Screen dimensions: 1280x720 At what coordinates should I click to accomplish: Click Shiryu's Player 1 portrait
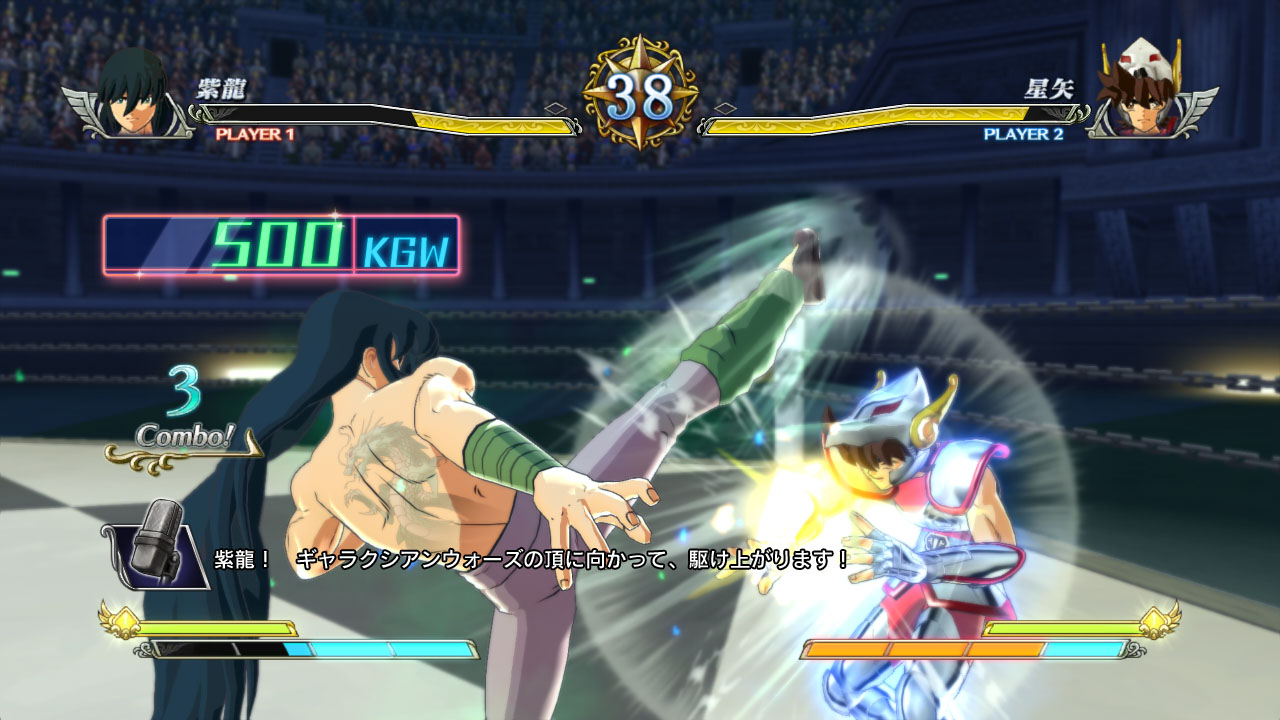pyautogui.click(x=133, y=95)
